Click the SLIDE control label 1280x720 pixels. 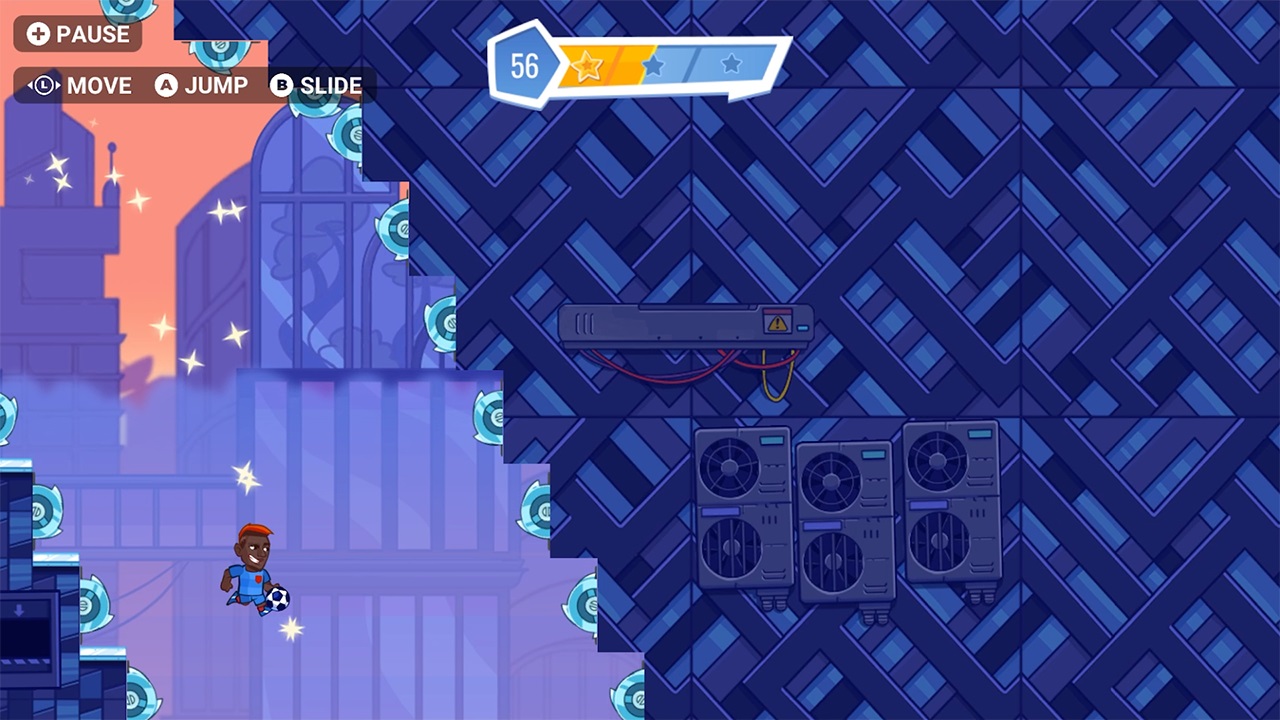click(x=330, y=86)
